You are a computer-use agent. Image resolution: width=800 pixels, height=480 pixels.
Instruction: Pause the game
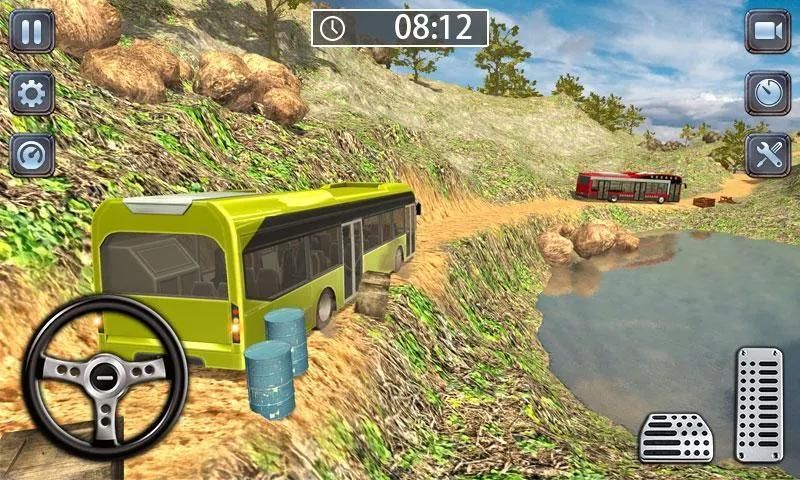[32, 31]
